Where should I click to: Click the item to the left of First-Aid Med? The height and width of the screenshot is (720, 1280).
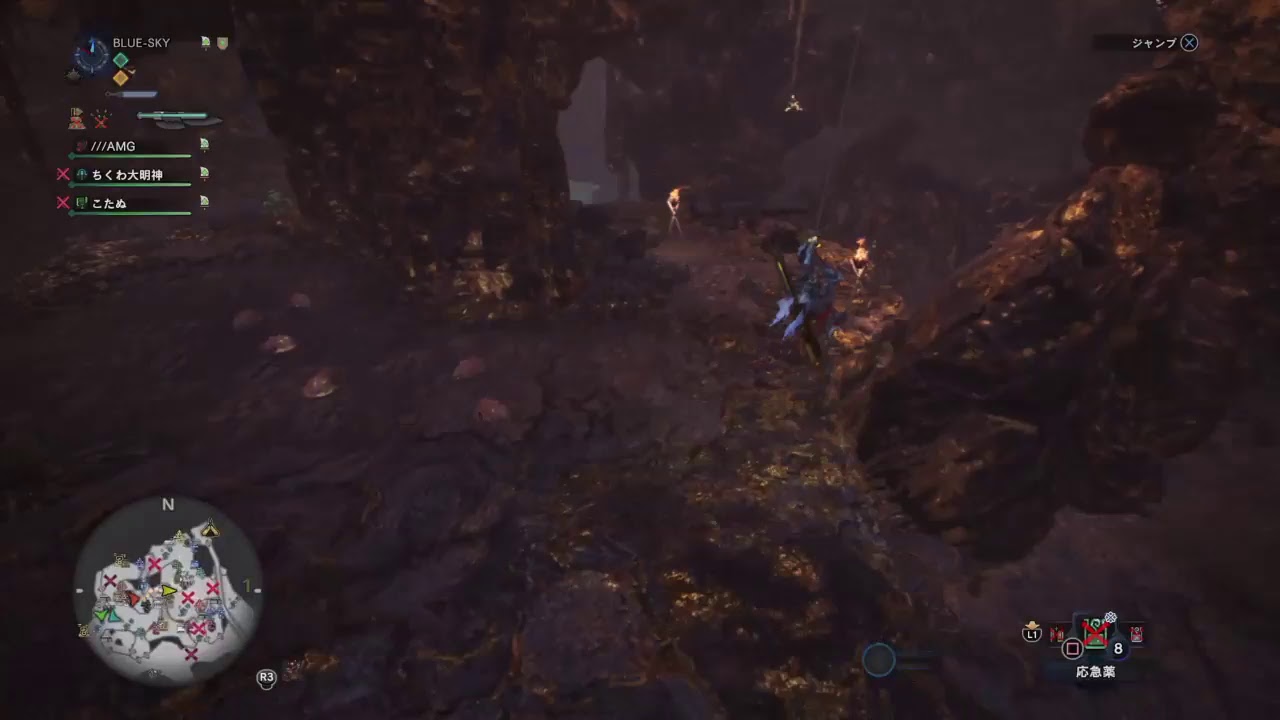pos(1057,634)
